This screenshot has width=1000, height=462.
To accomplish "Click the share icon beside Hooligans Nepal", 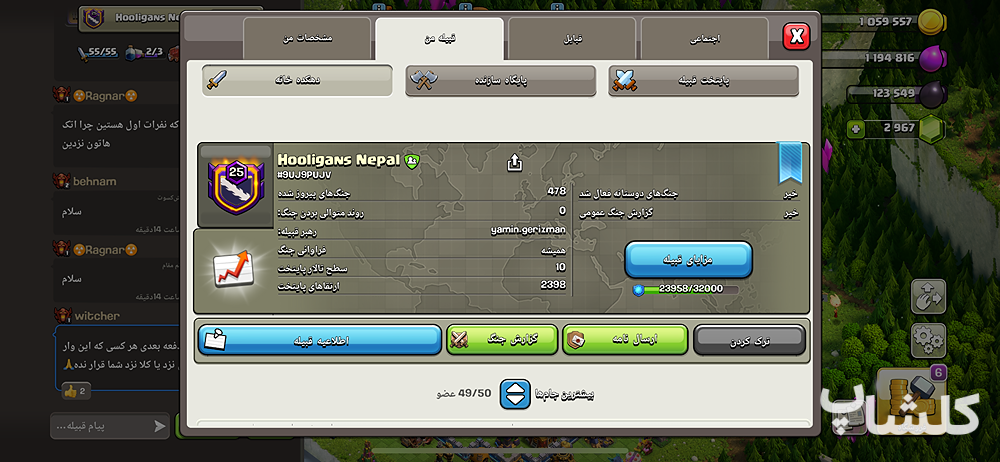I will [x=515, y=162].
